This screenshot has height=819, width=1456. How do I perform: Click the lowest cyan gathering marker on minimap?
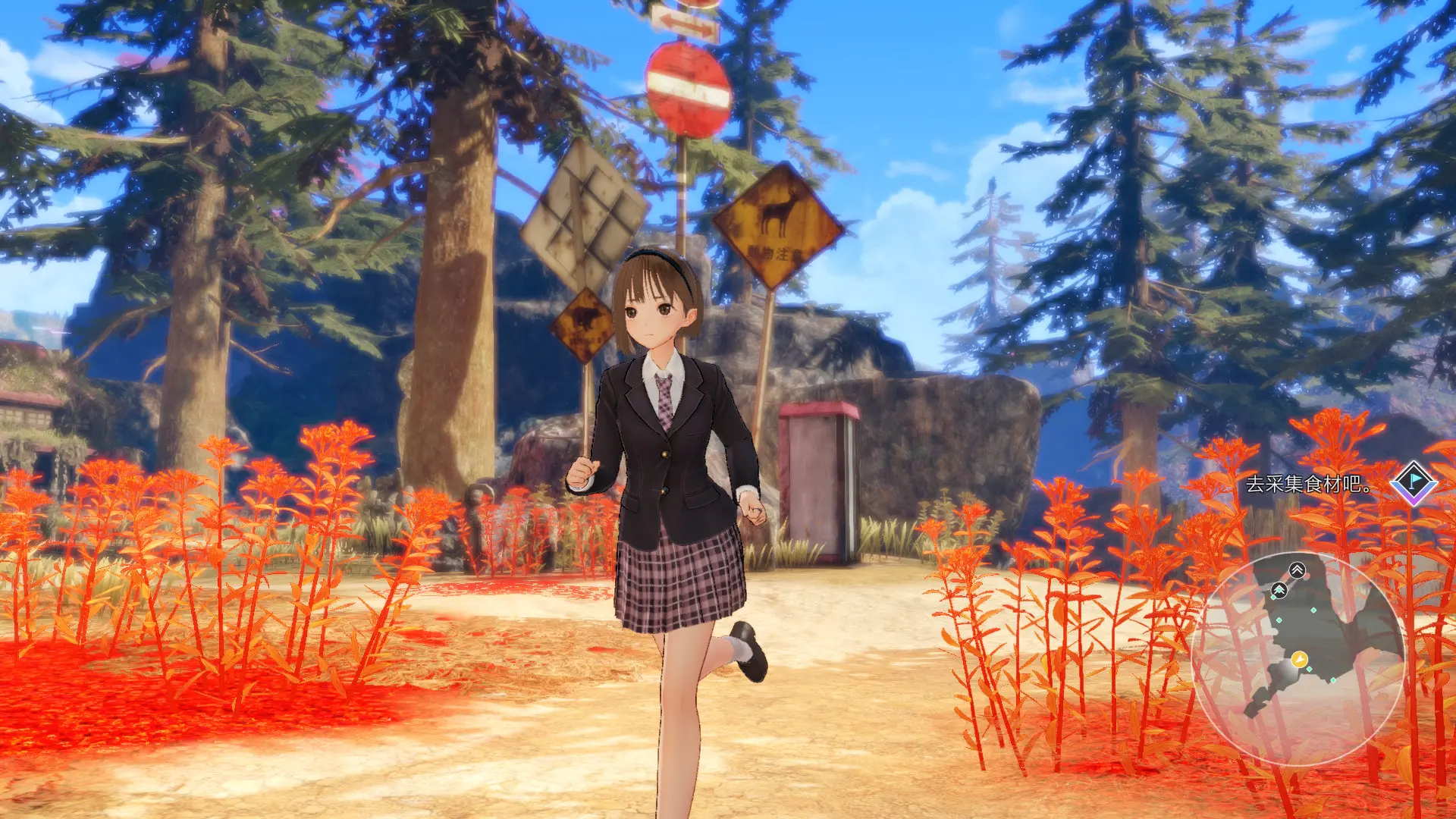[x=1333, y=680]
